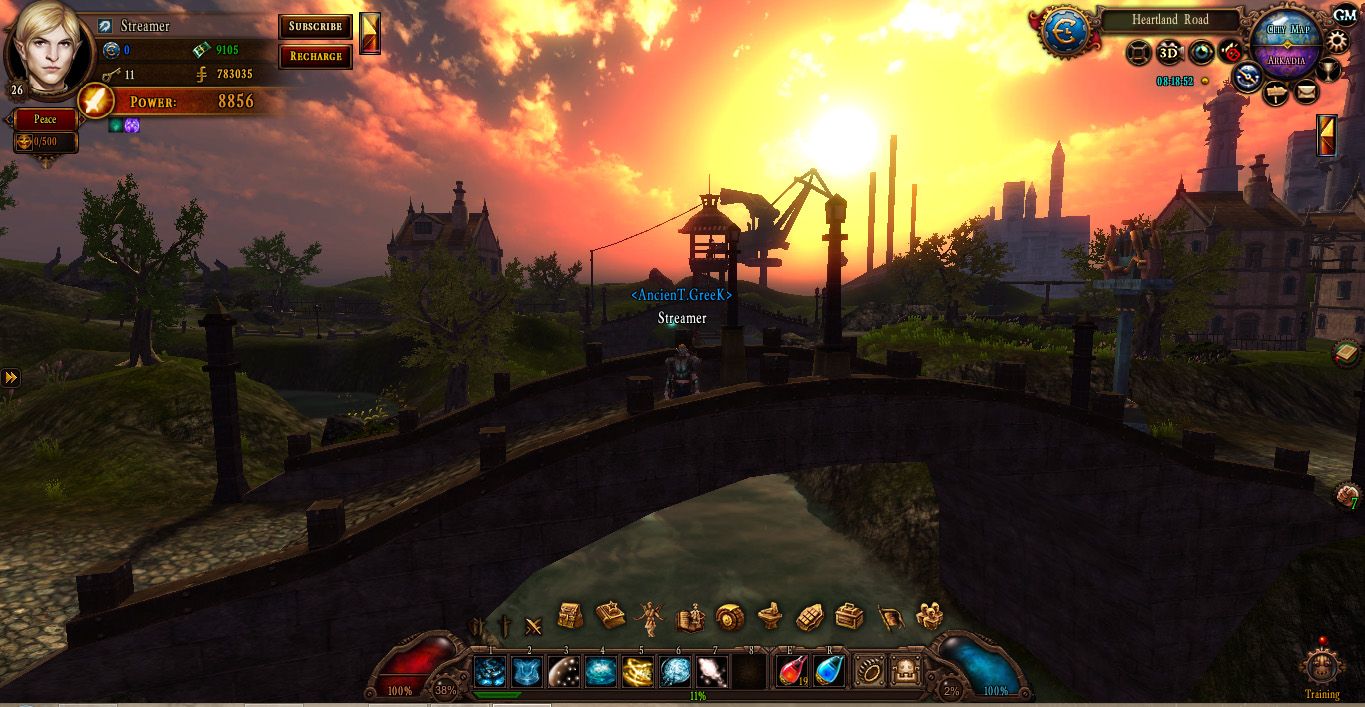Activate the golden swirl skill in slot 5
This screenshot has width=1365, height=707.
click(x=638, y=671)
